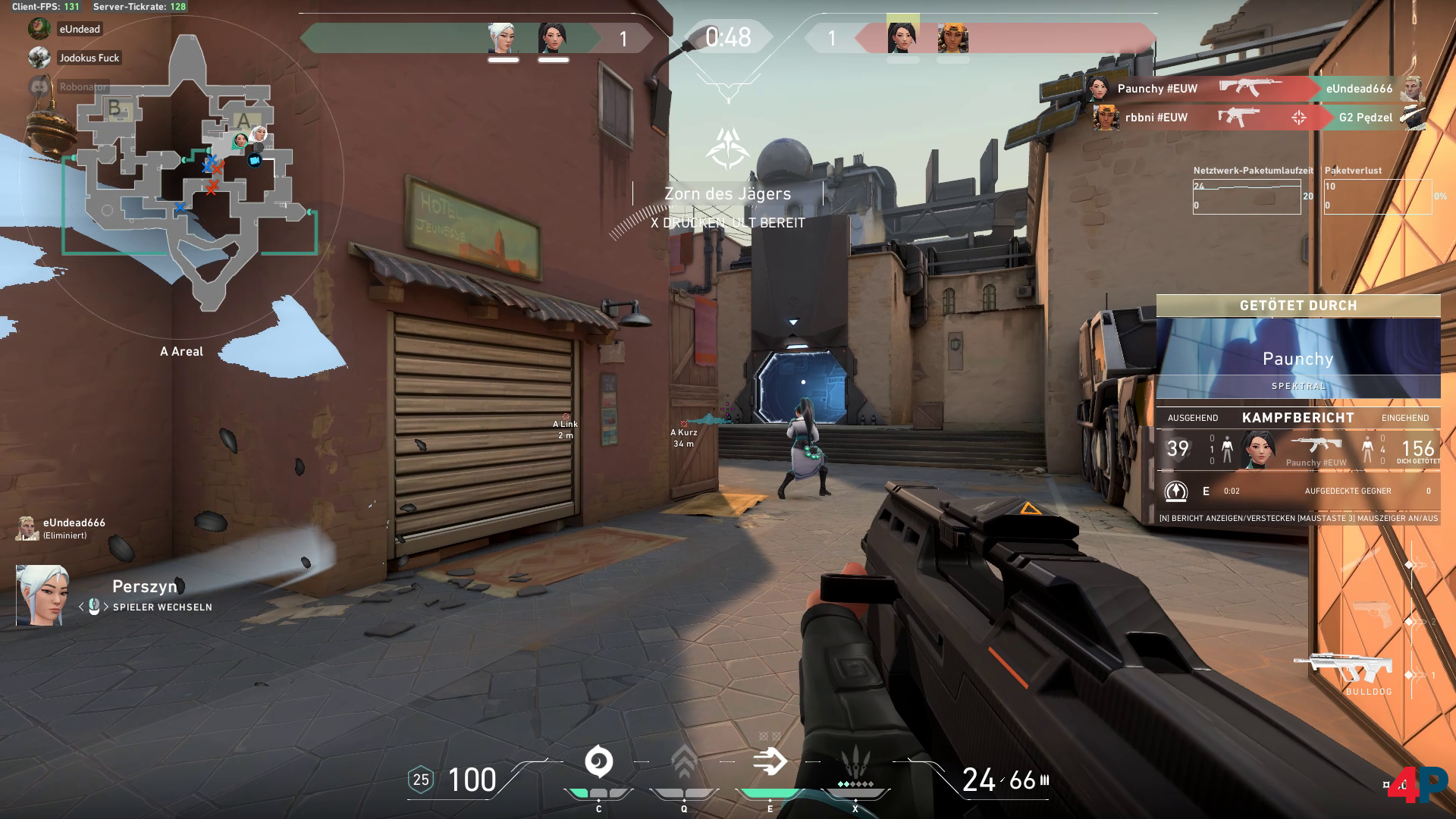1456x819 pixels.
Task: Activate Jett's Cloudburst swirl ability icon
Action: coord(598,762)
